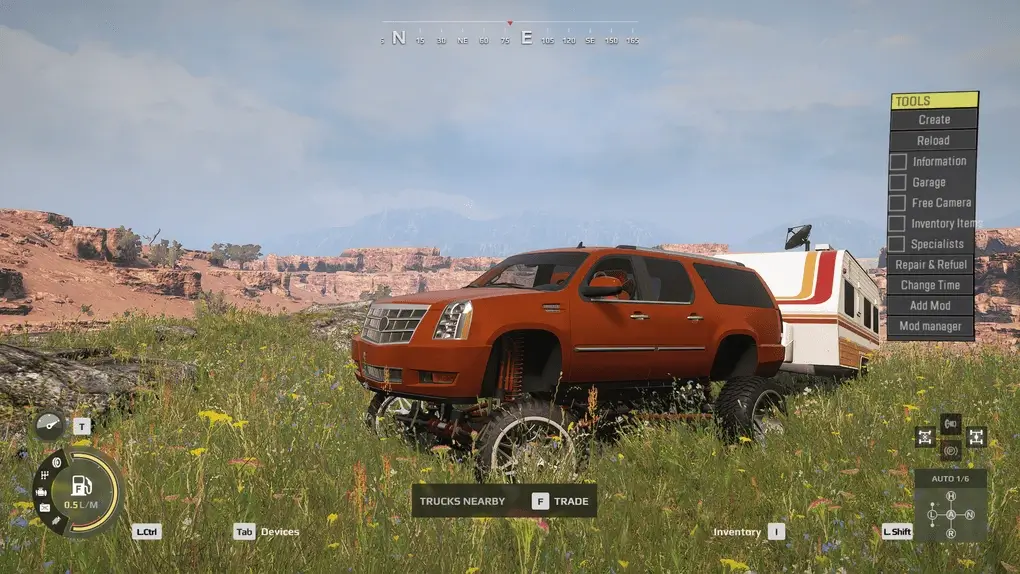Screen dimensions: 1020x574
Task: Turn on the Specialists checkbox
Action: (x=898, y=244)
